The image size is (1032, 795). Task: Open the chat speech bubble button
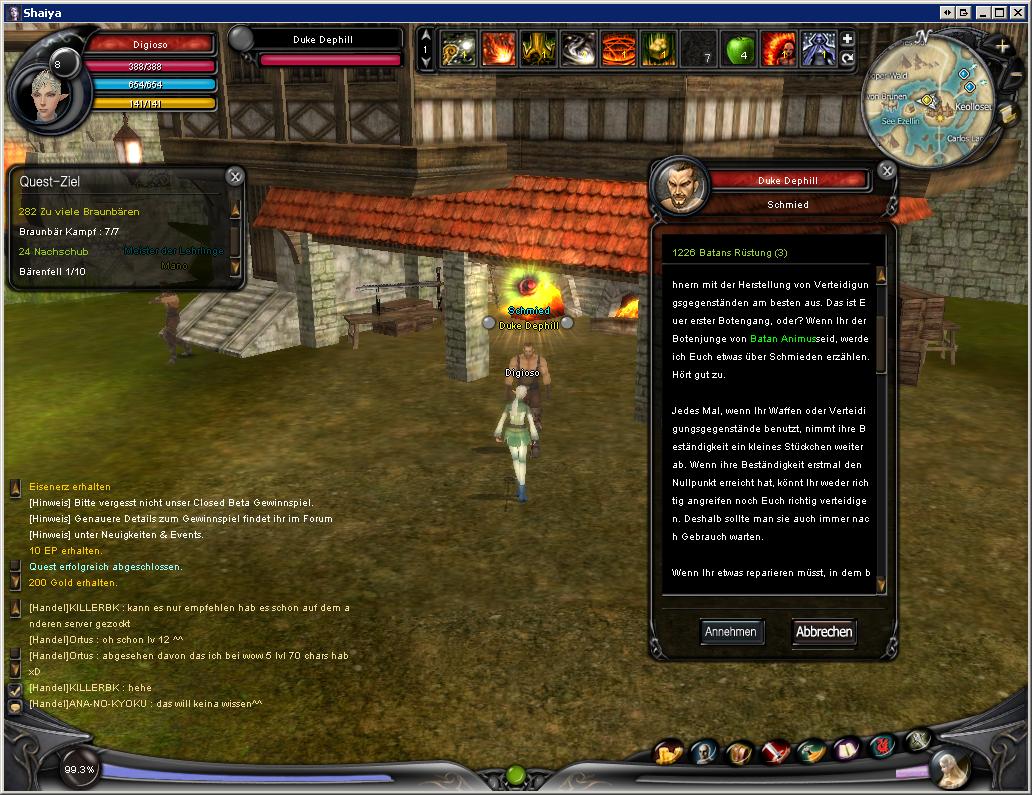(15, 706)
